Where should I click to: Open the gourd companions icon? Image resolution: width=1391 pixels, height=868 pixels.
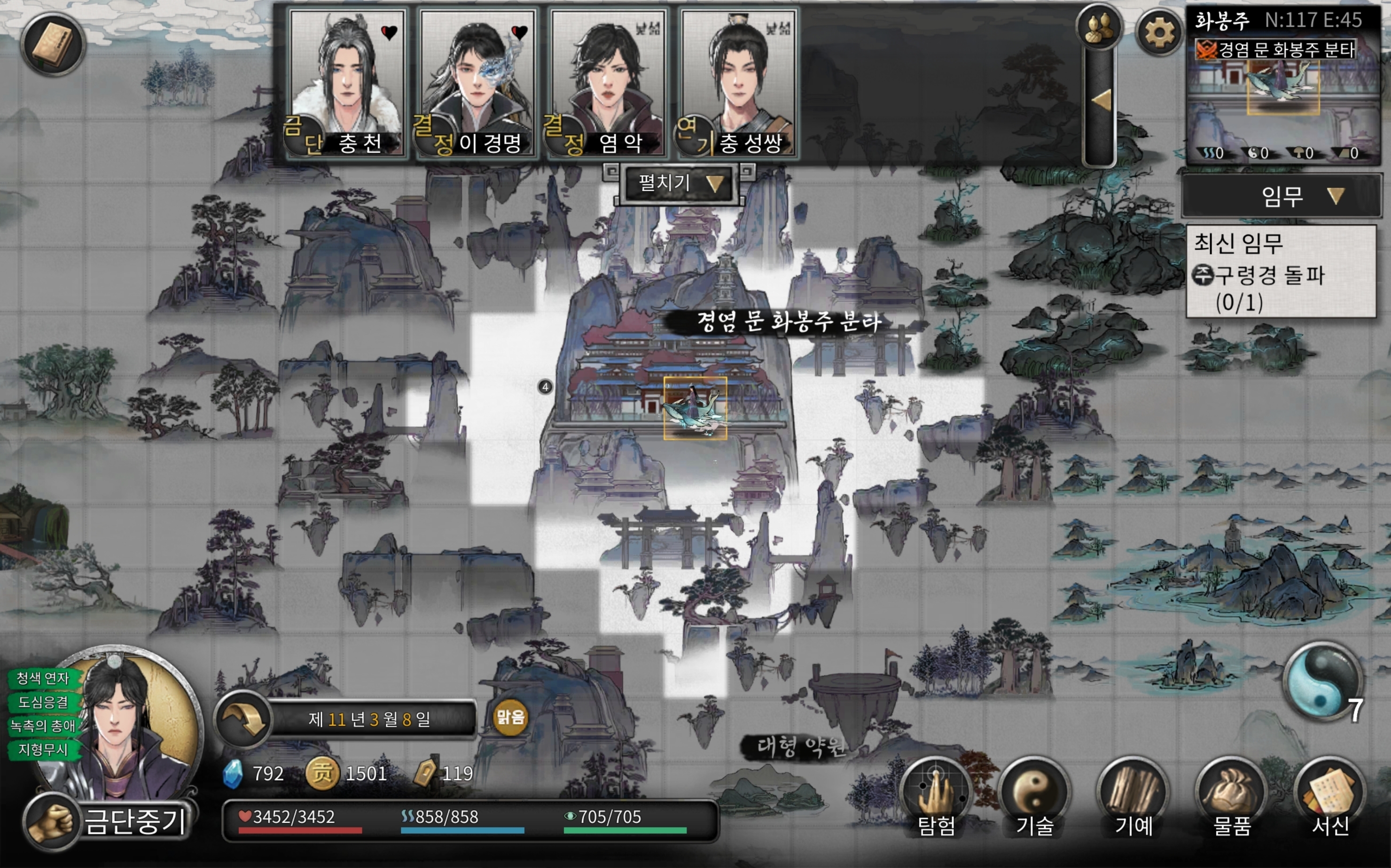click(x=1099, y=28)
